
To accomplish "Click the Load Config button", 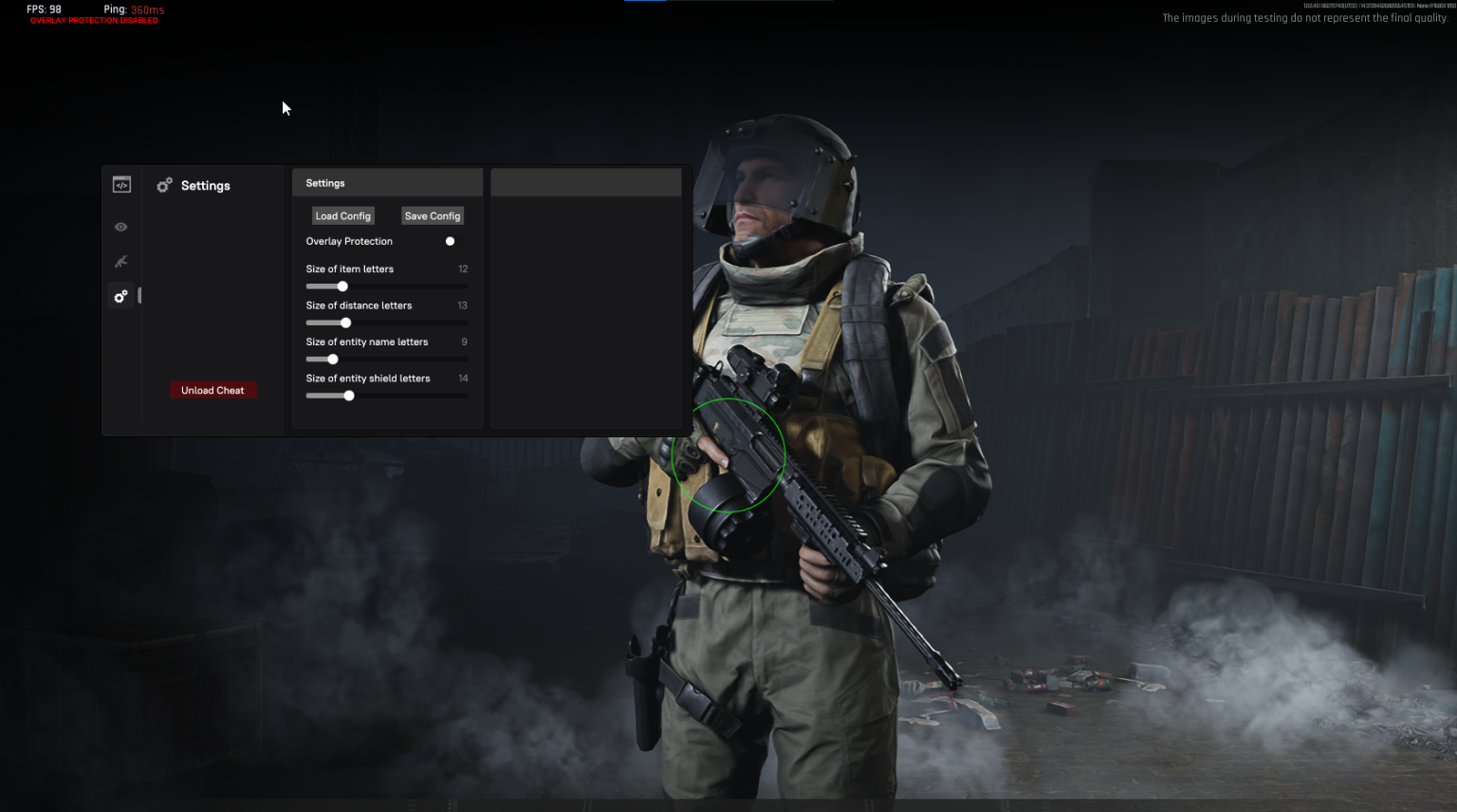I will [342, 216].
